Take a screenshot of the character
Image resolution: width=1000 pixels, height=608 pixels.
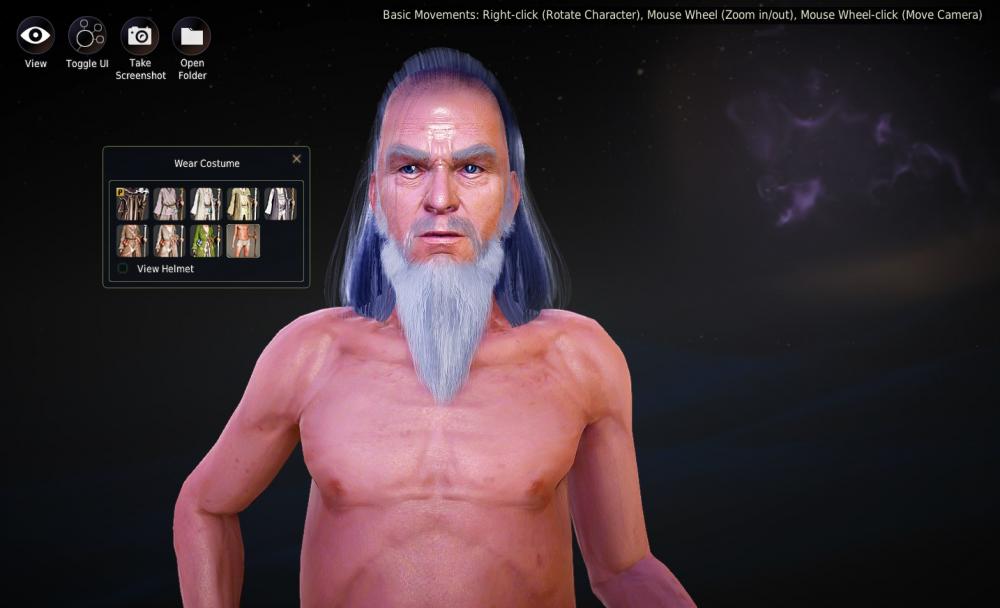tap(140, 36)
